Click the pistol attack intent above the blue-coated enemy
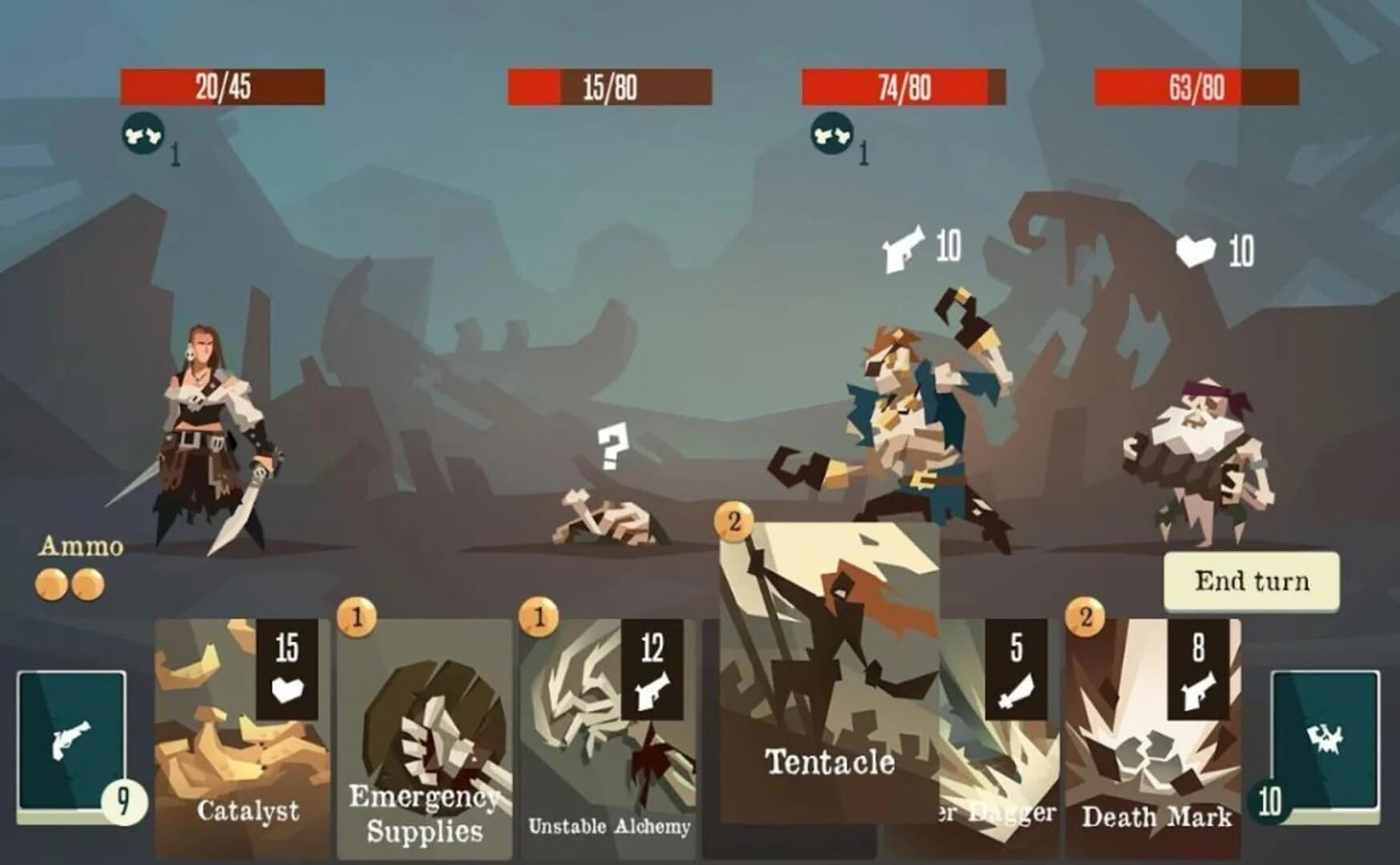This screenshot has height=865, width=1400. (902, 248)
